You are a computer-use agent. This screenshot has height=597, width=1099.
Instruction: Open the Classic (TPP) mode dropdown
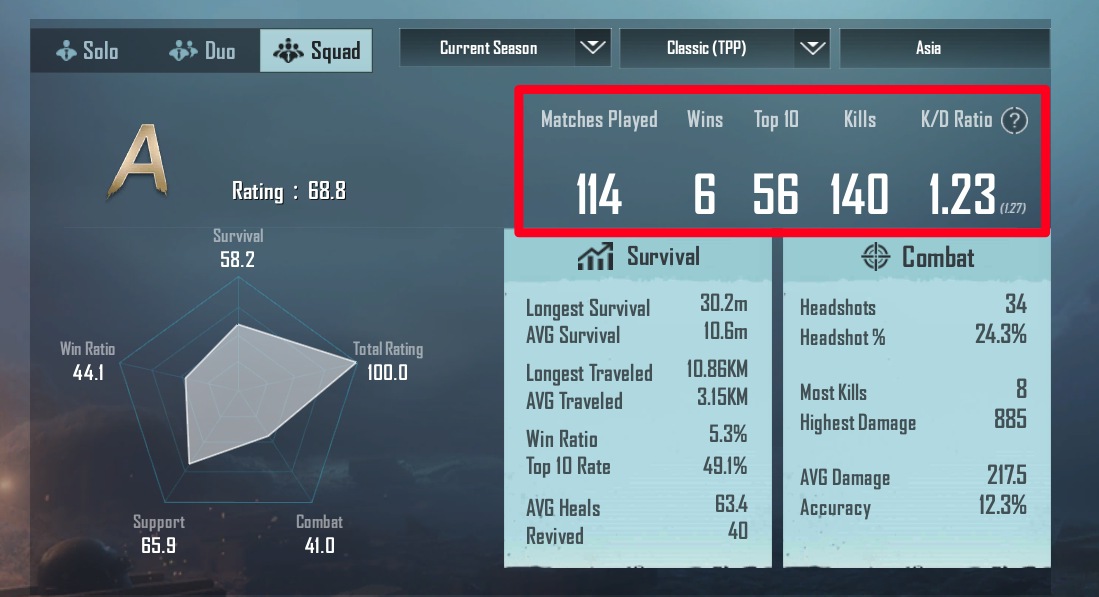tap(725, 48)
